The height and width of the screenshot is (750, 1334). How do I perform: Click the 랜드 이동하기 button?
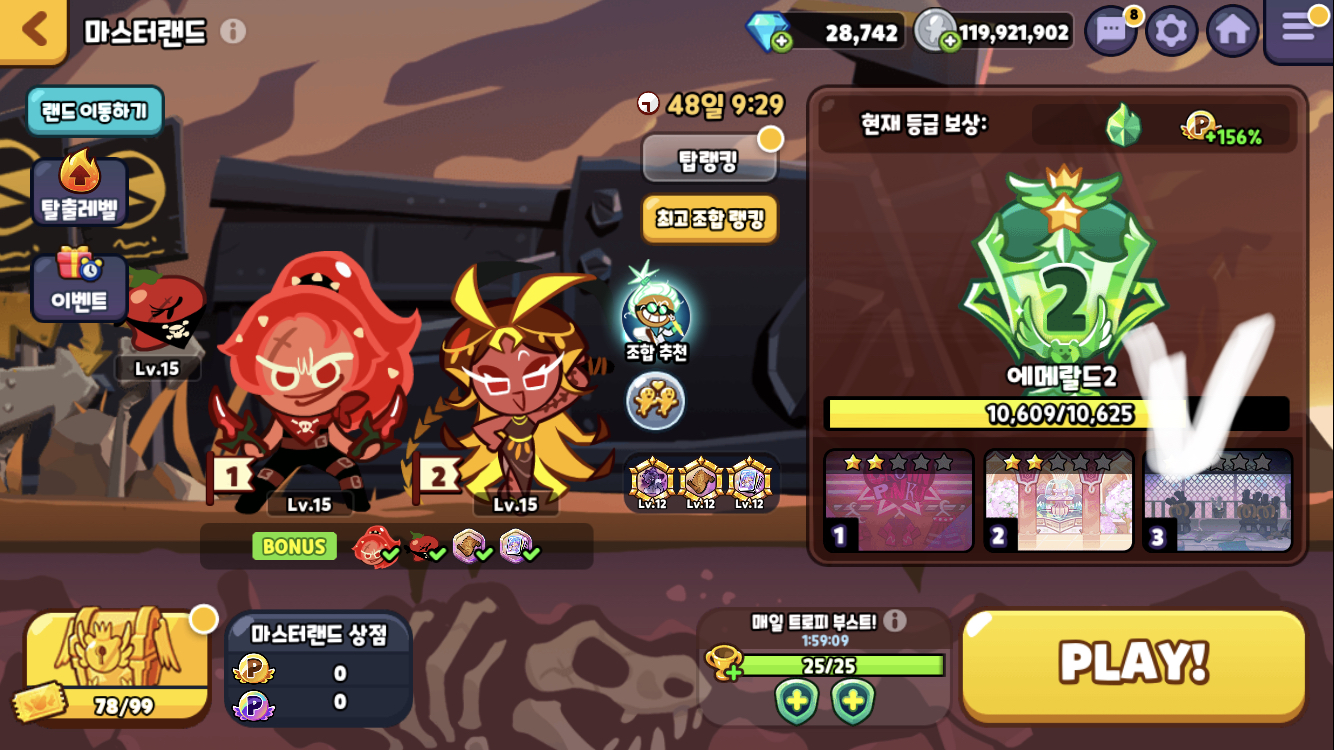tap(95, 110)
